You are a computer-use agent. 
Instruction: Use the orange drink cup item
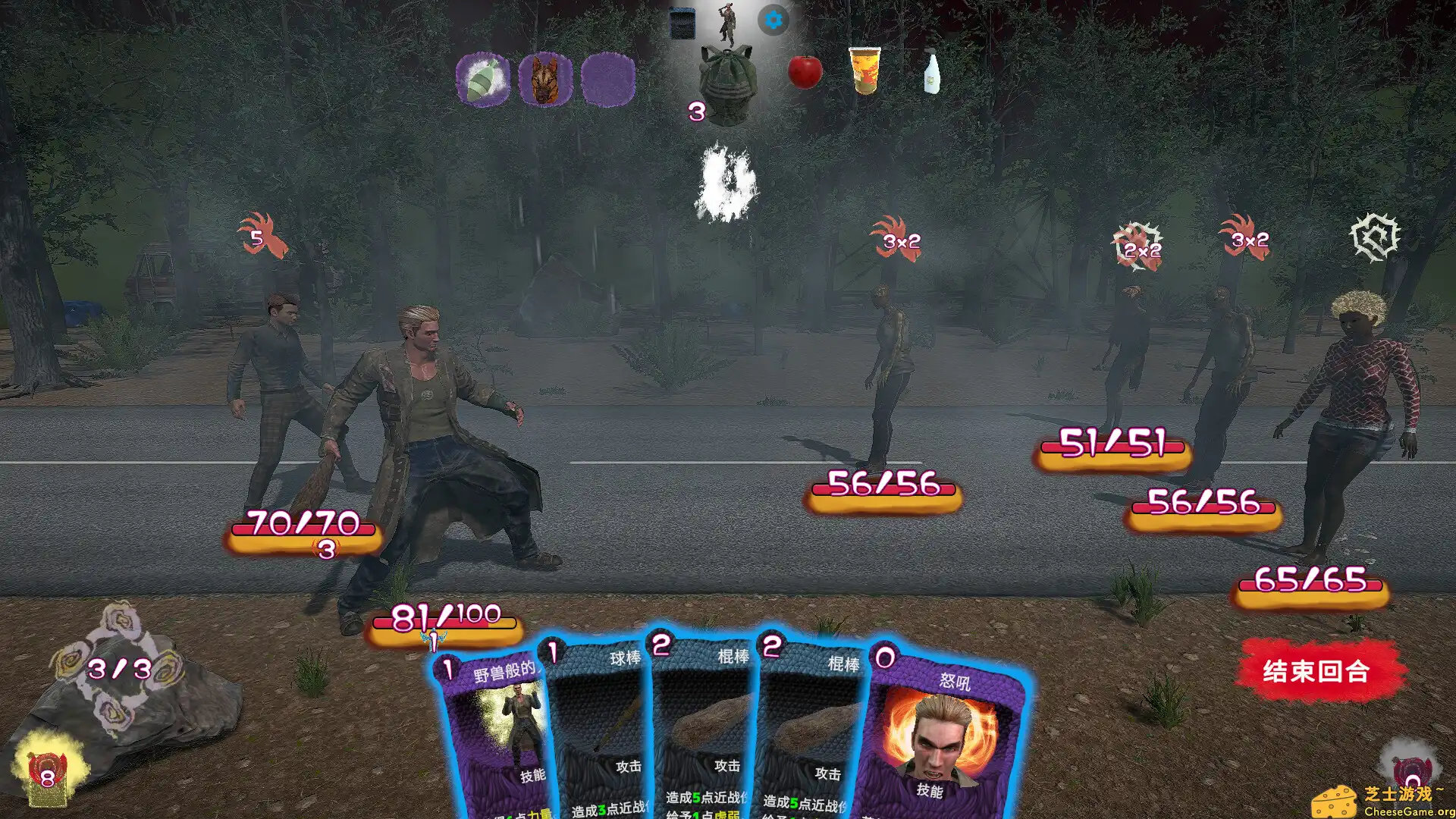tap(864, 71)
